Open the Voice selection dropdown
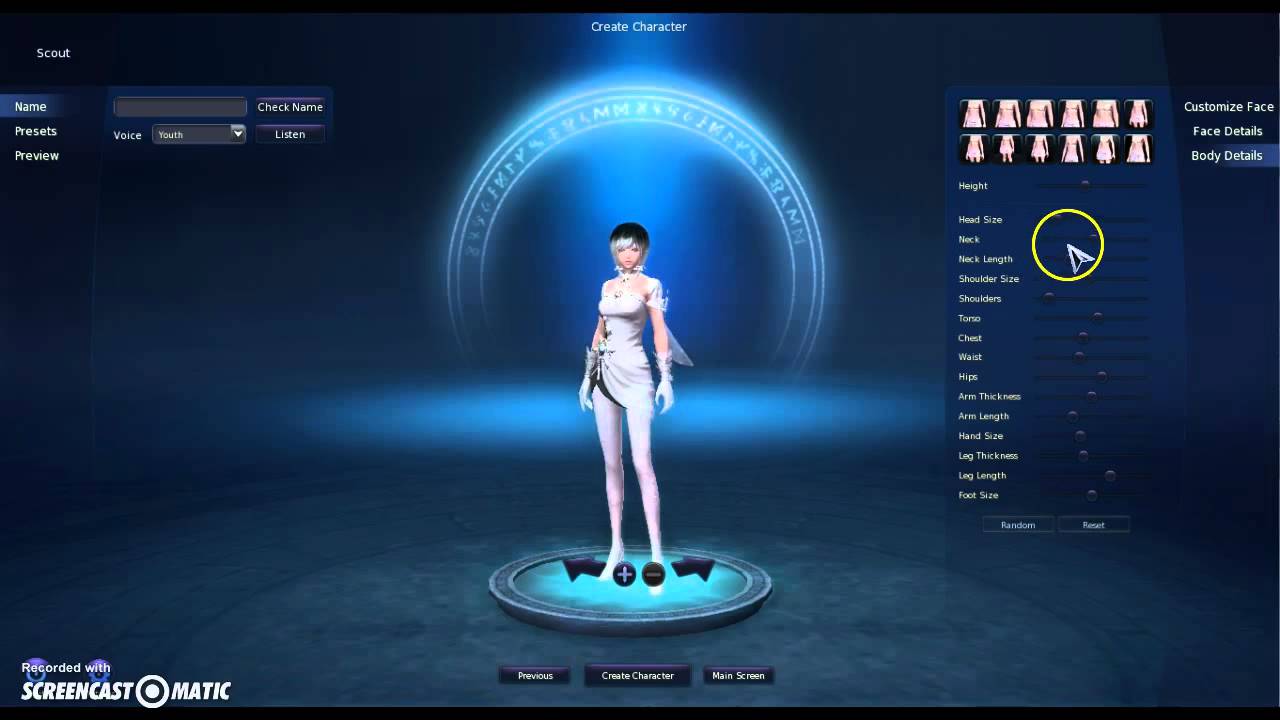Image resolution: width=1280 pixels, height=720 pixels. [x=198, y=133]
